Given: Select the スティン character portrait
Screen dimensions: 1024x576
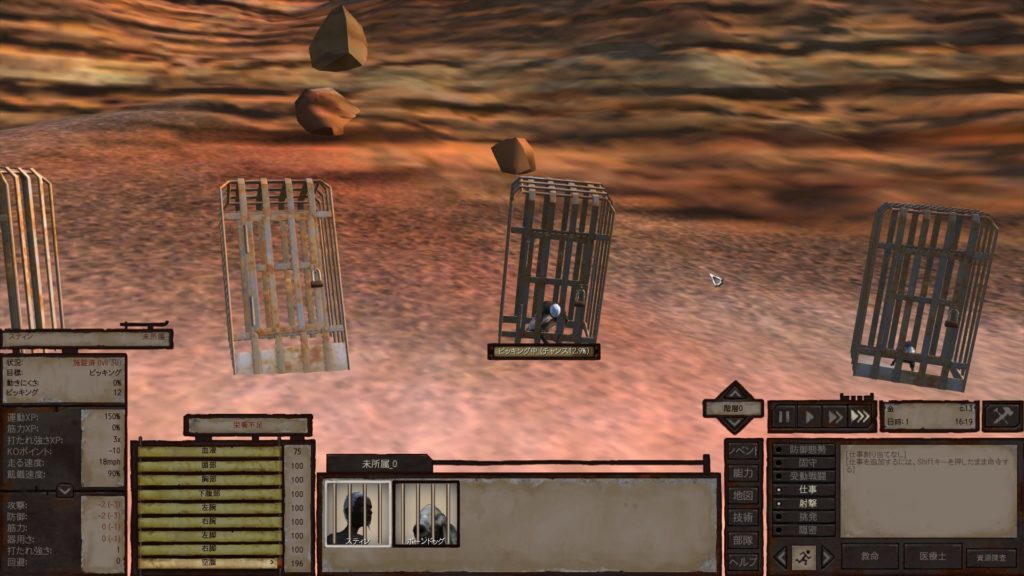Looking at the screenshot, I should [357, 514].
